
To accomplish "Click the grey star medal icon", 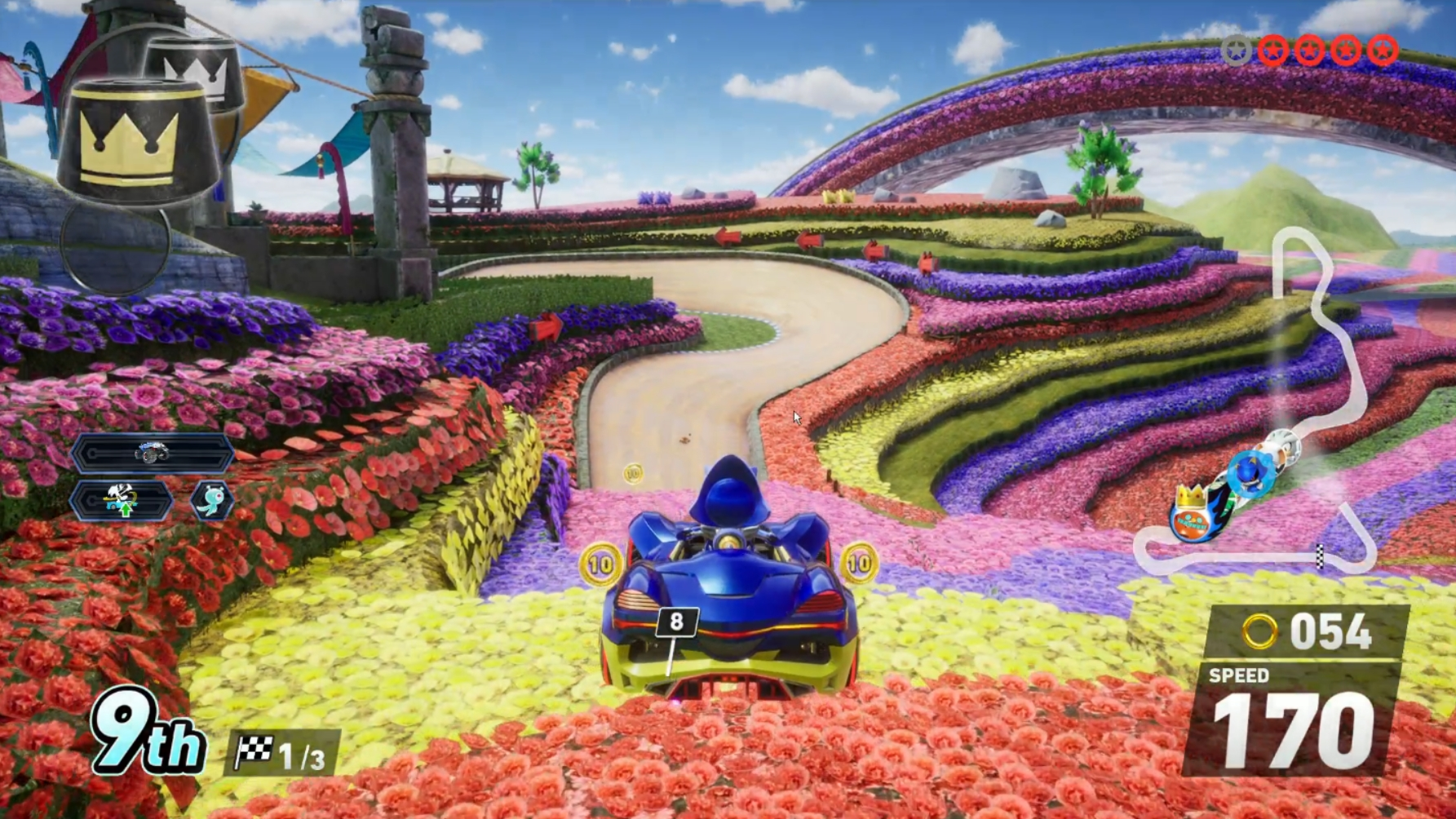I will (x=1237, y=51).
